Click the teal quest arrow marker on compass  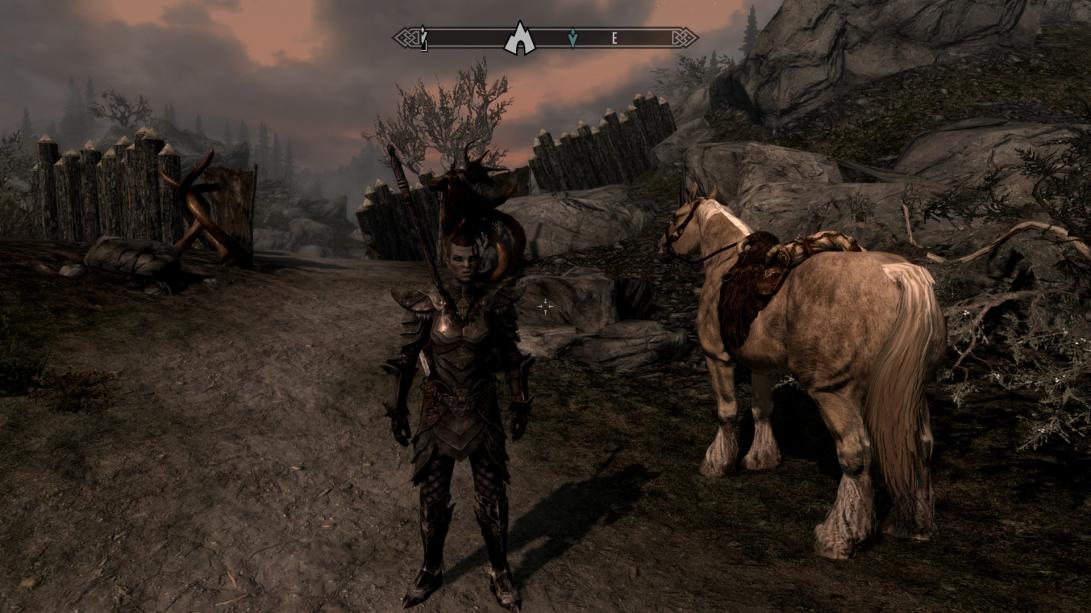coord(572,39)
